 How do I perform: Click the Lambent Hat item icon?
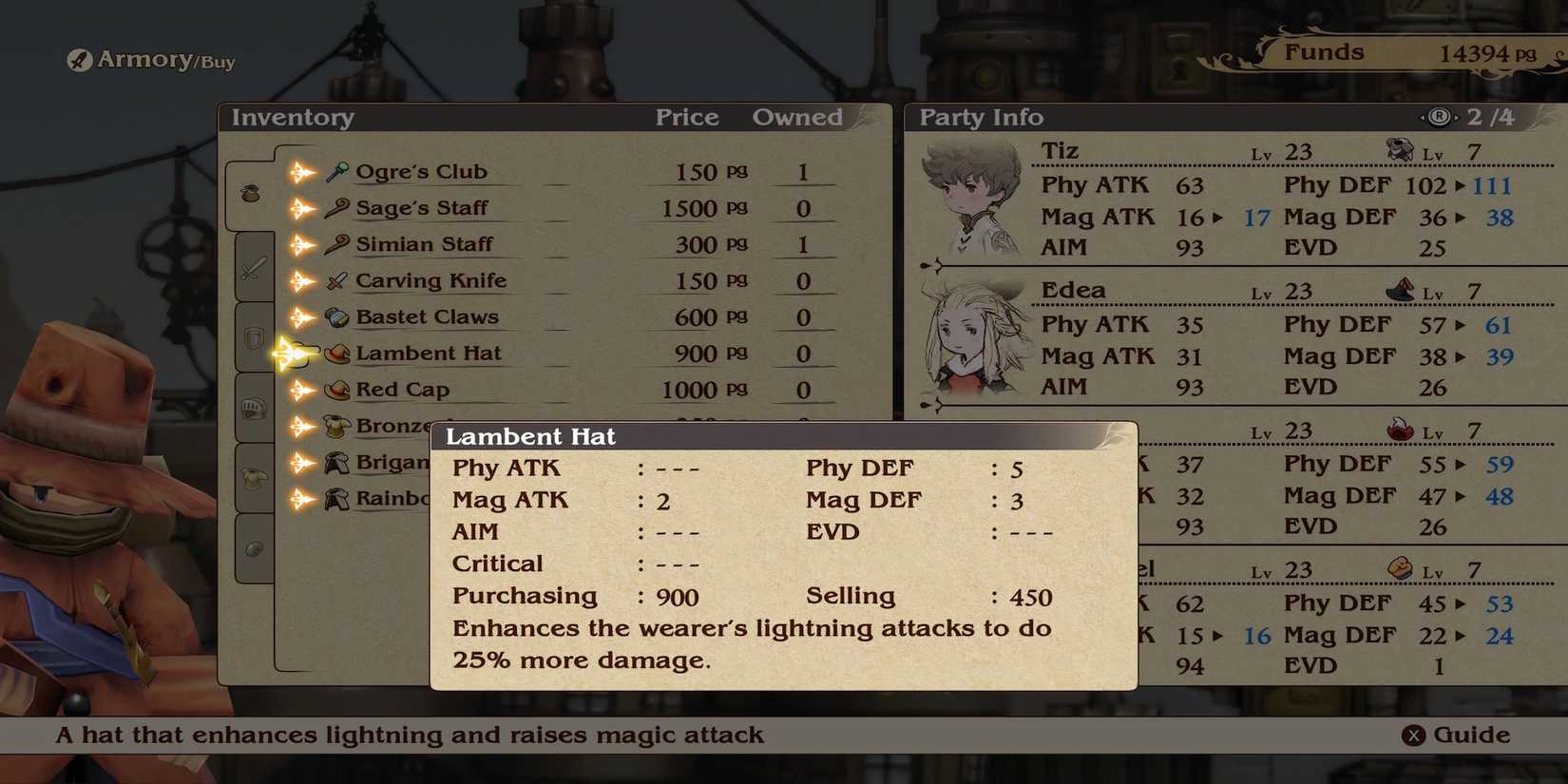click(335, 353)
